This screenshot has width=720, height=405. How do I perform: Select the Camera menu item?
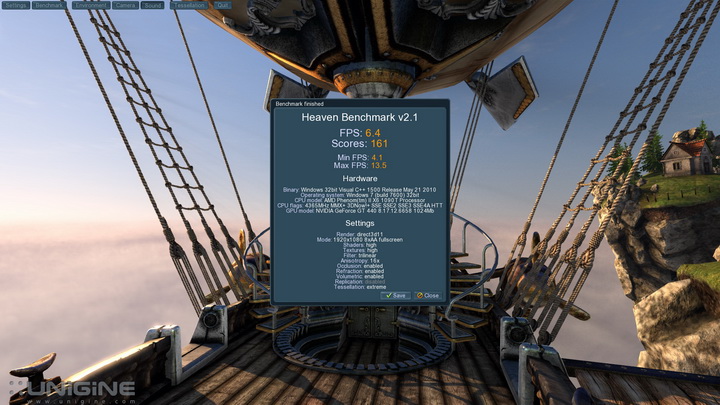125,5
